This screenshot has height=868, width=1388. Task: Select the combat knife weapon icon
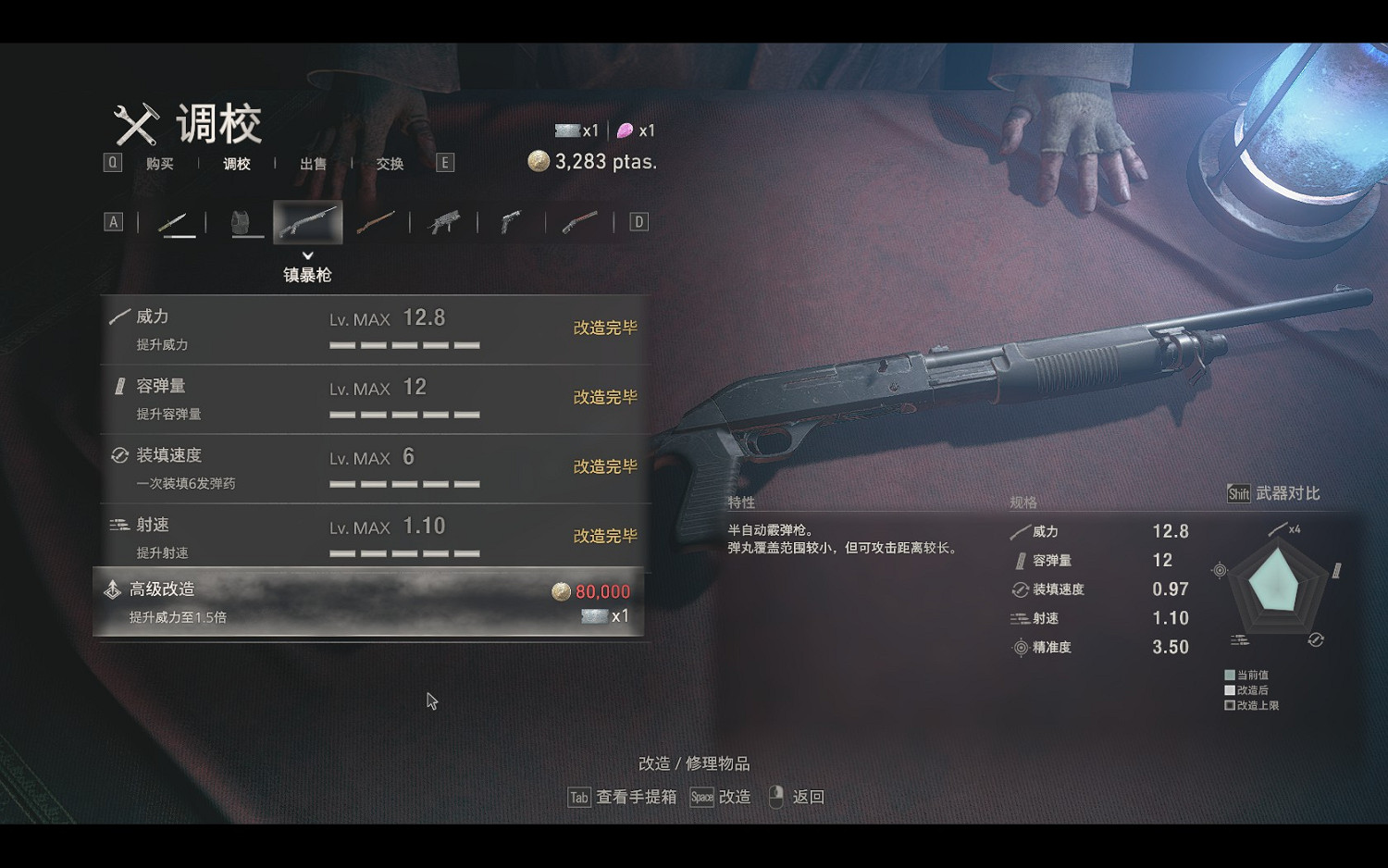tap(179, 221)
